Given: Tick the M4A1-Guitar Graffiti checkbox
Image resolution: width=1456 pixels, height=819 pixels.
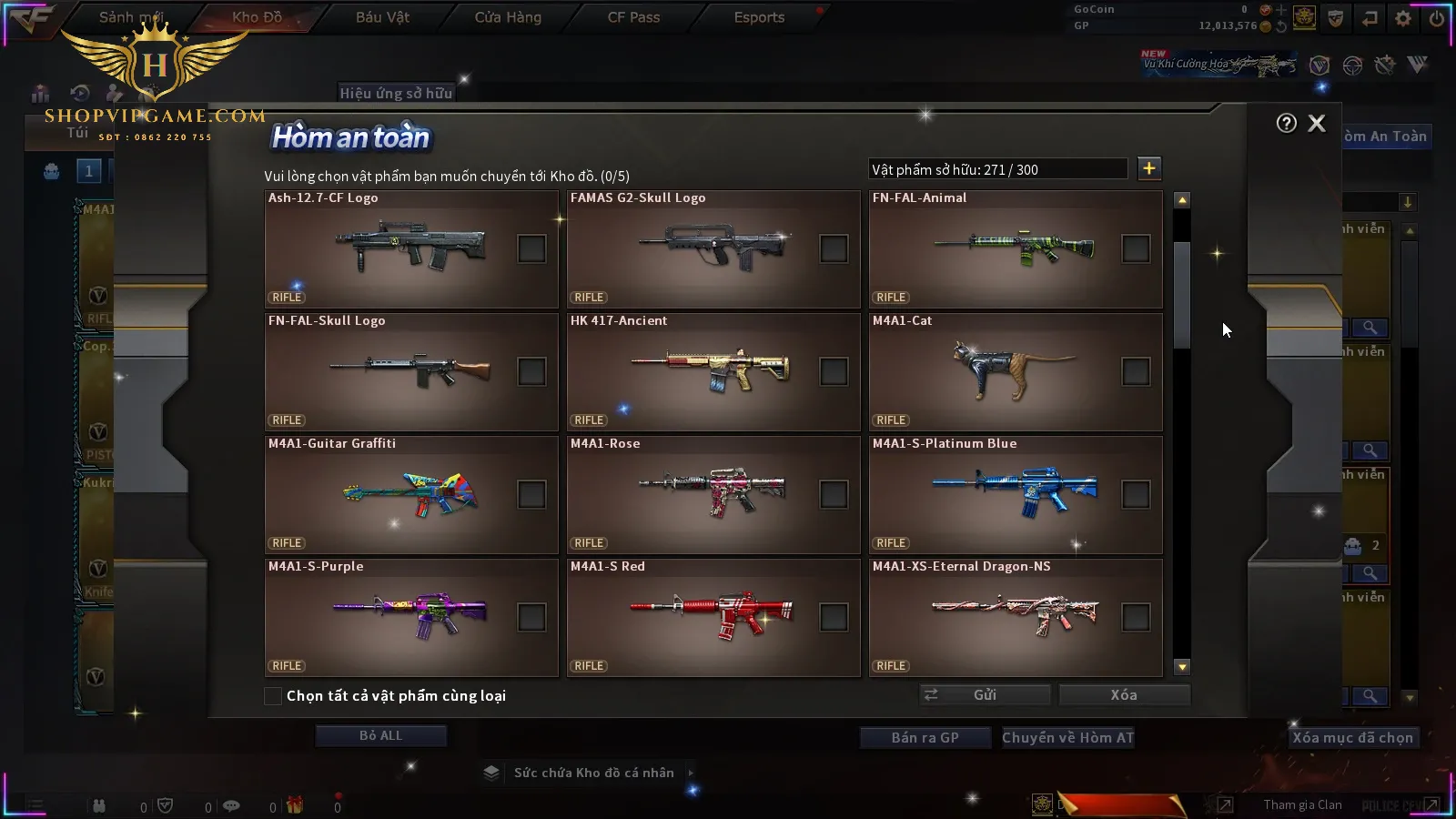Looking at the screenshot, I should click(x=531, y=494).
